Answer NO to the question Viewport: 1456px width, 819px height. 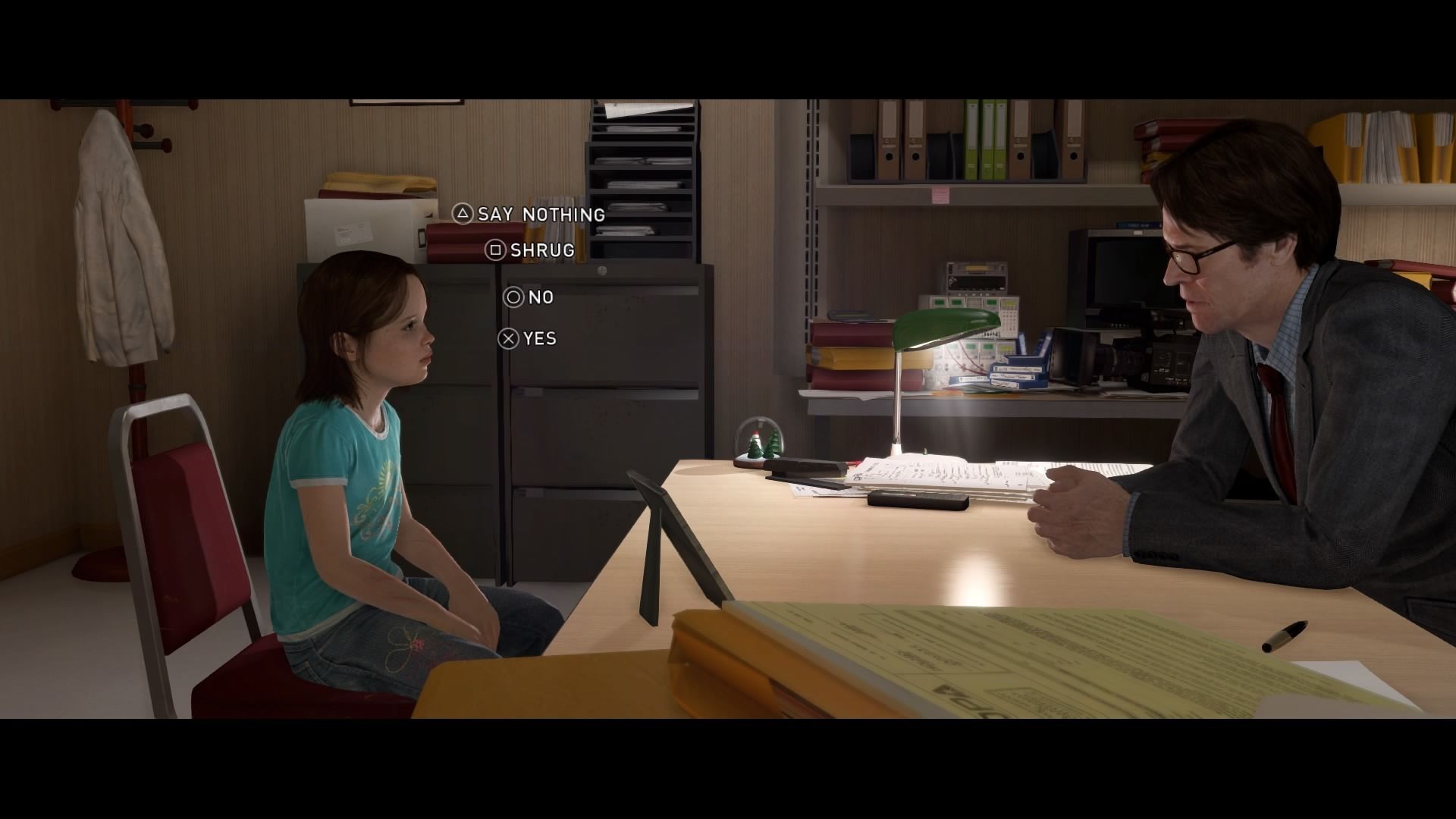click(x=540, y=297)
